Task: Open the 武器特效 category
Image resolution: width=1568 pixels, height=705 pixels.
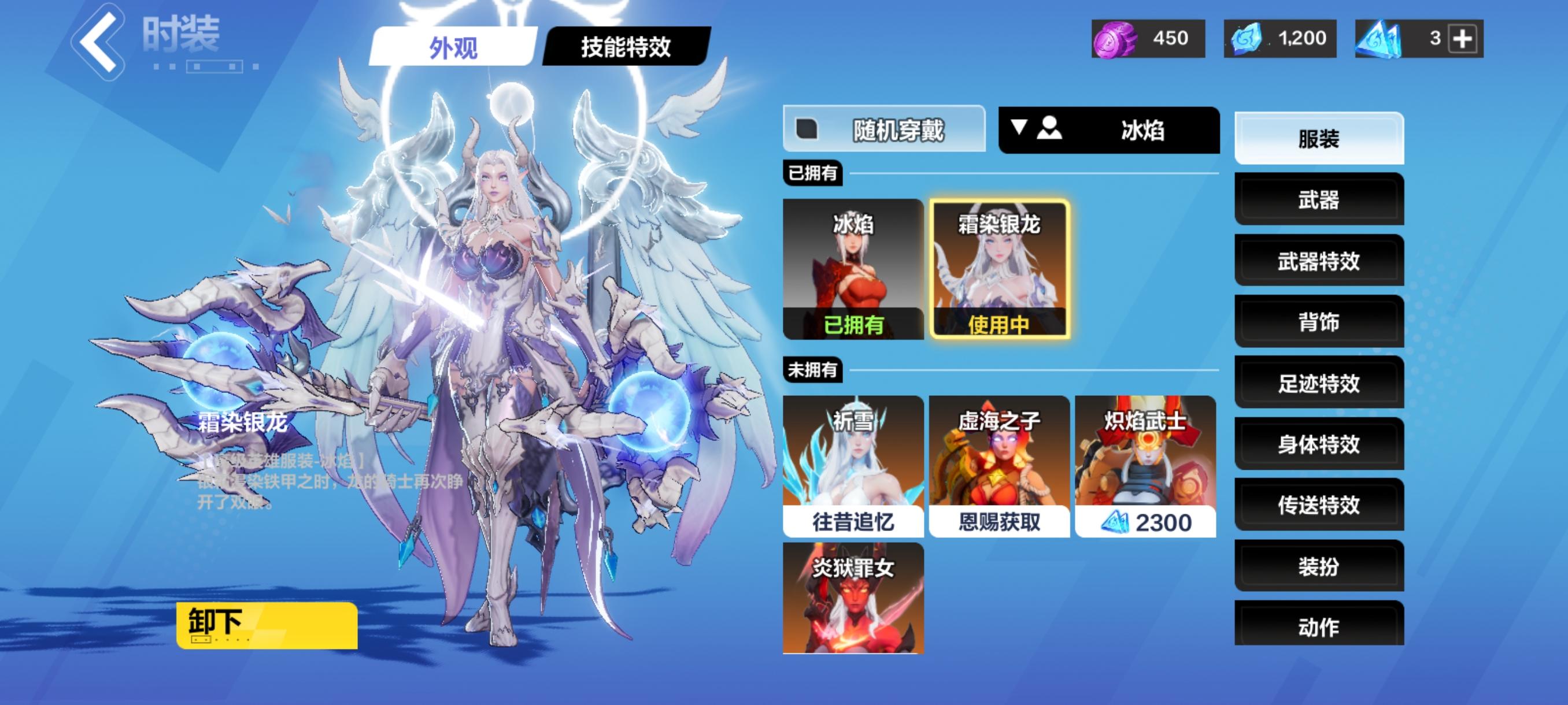Action: (x=1319, y=262)
